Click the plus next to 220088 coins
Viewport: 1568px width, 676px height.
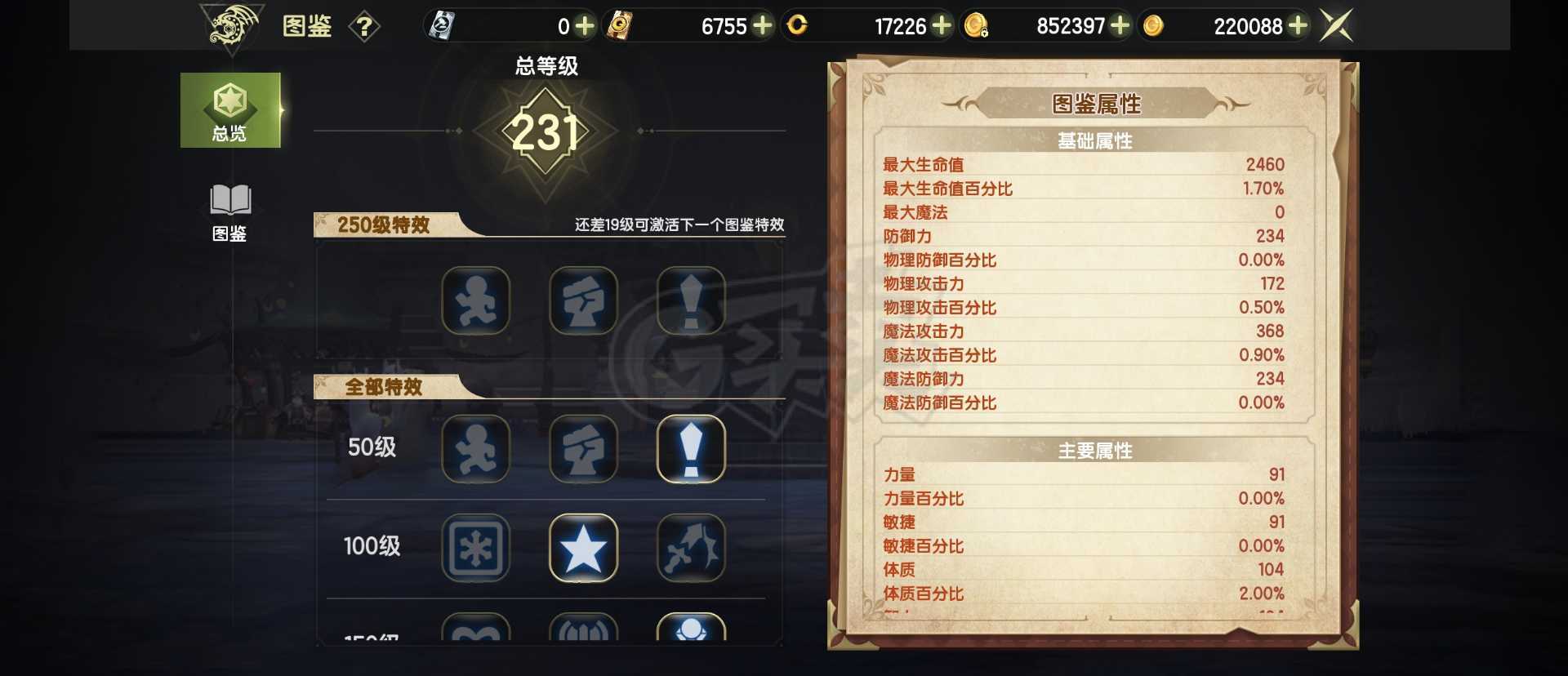click(1298, 25)
